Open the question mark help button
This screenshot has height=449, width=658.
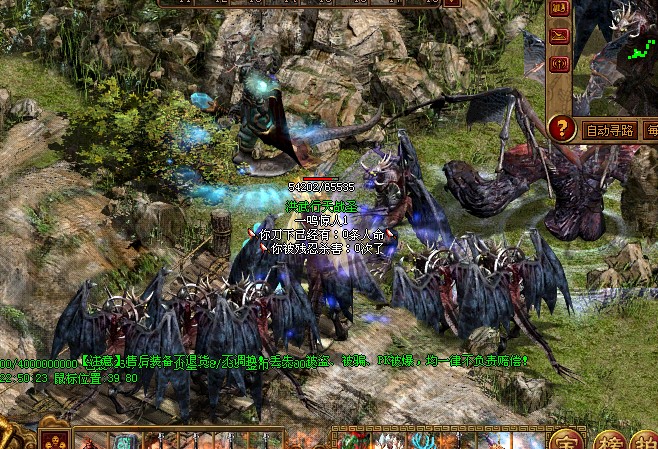pyautogui.click(x=563, y=128)
